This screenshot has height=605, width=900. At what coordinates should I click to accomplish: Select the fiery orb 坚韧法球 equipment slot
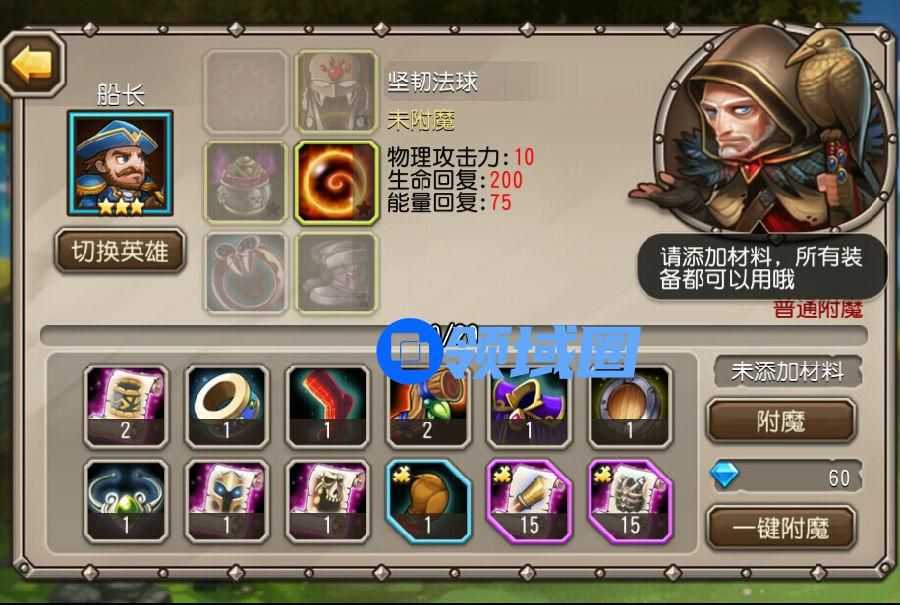coord(335,181)
